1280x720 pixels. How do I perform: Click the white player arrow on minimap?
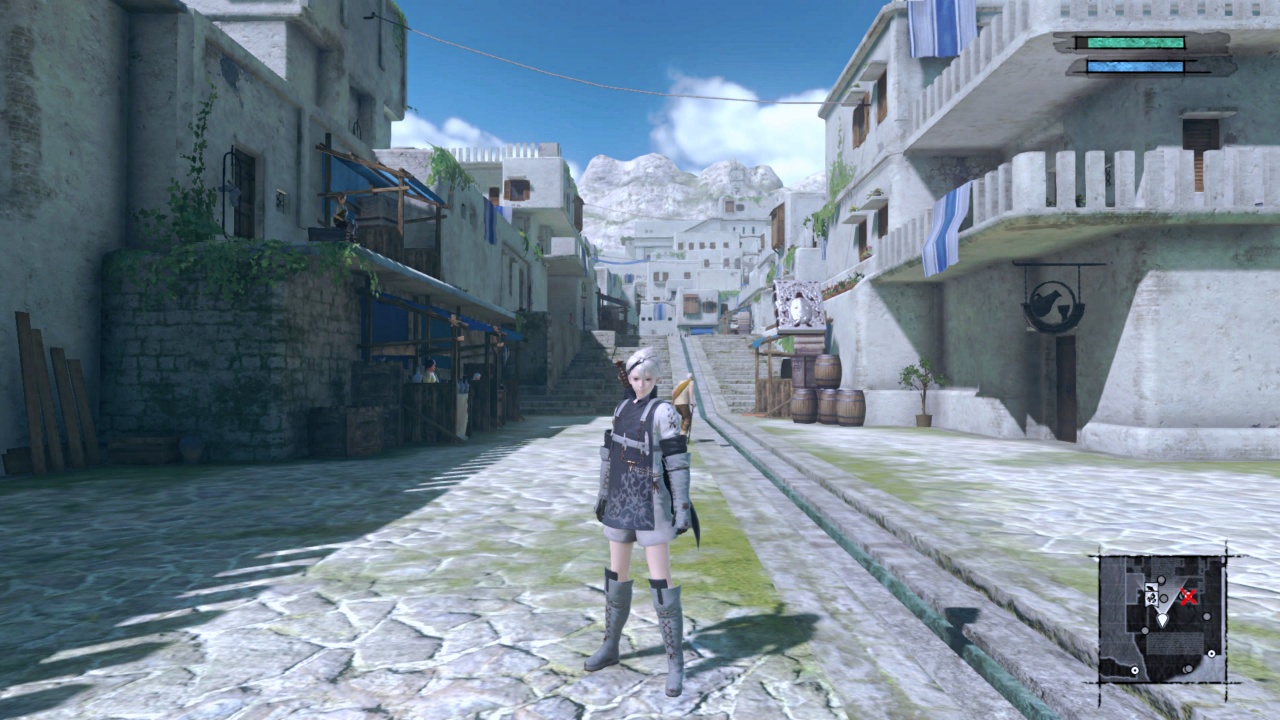(x=1162, y=620)
